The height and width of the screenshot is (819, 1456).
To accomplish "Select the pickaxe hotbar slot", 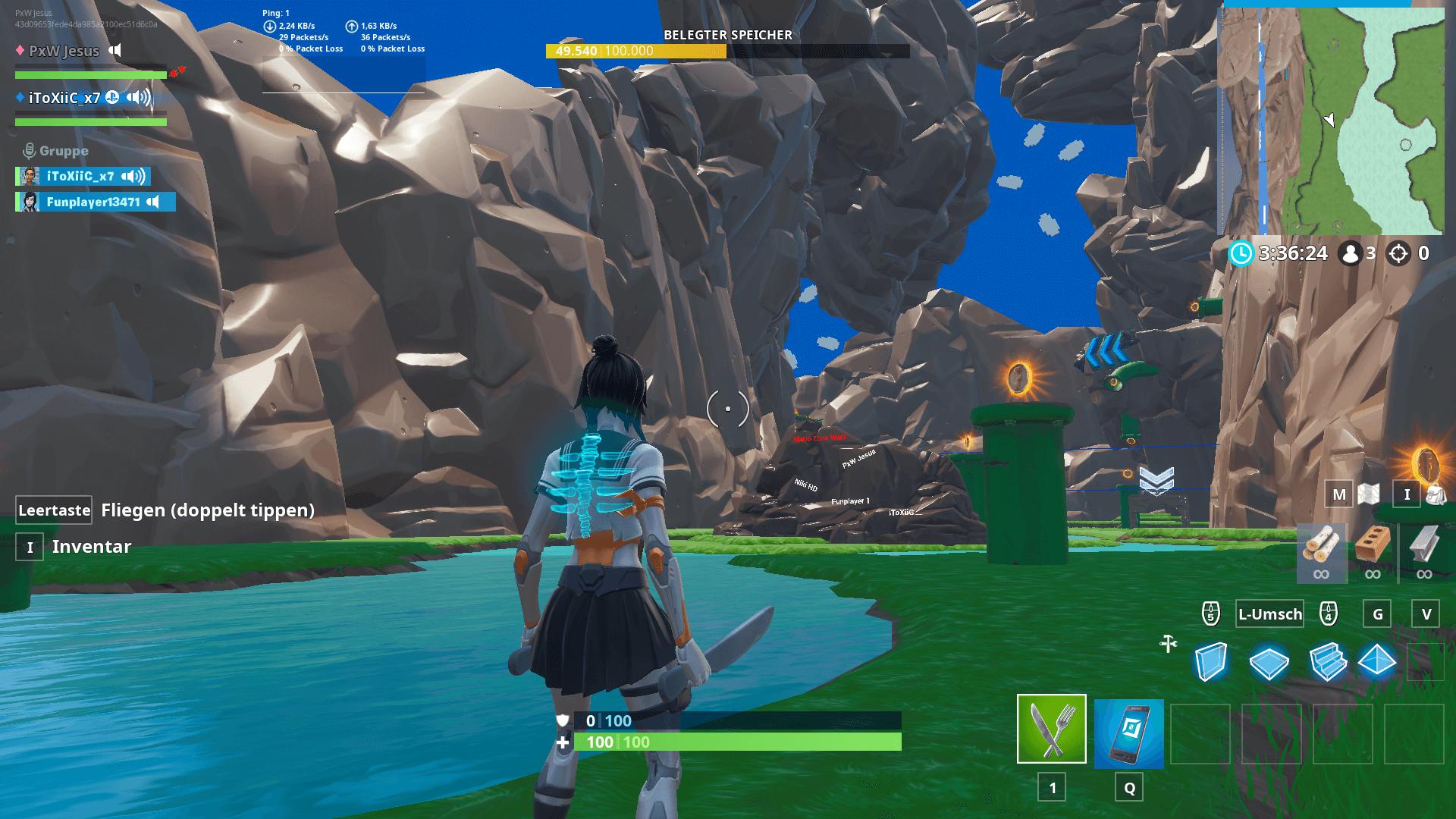I will click(1051, 729).
